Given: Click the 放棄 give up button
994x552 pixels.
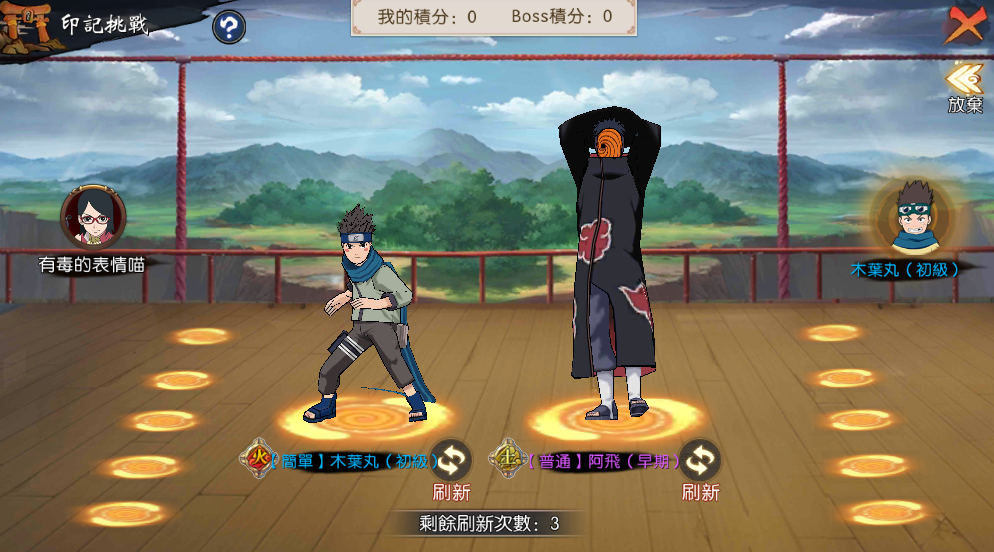Looking at the screenshot, I should [965, 88].
